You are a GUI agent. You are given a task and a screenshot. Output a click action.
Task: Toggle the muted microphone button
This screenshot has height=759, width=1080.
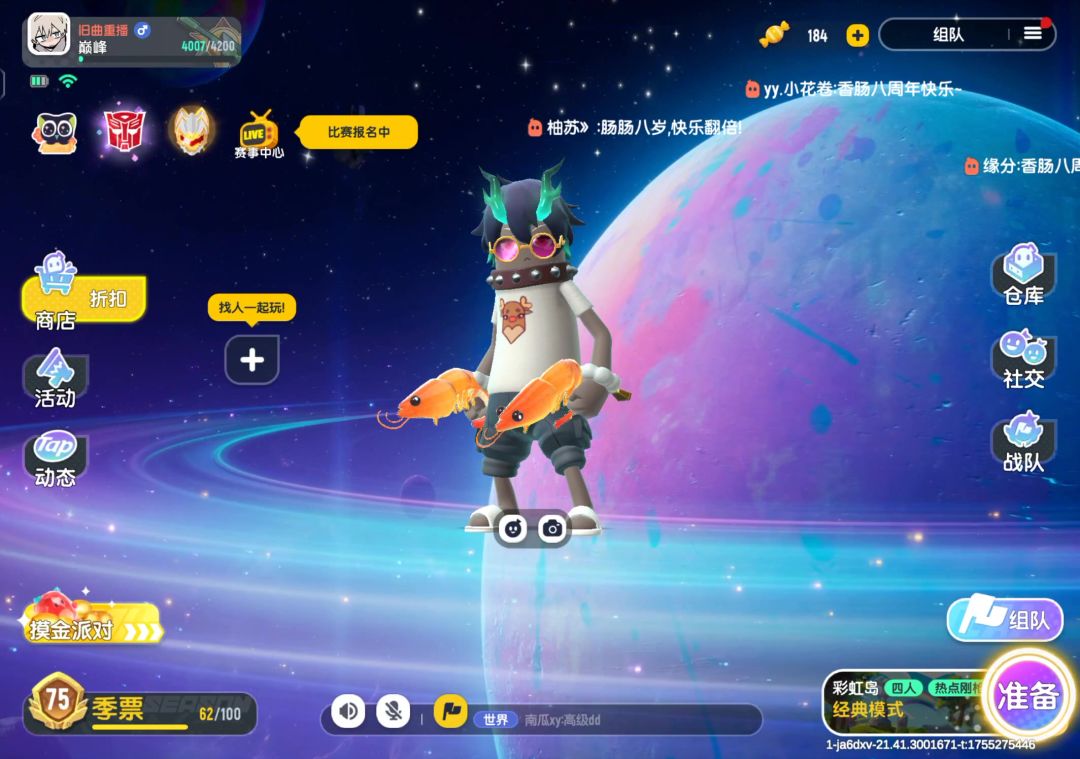[393, 712]
